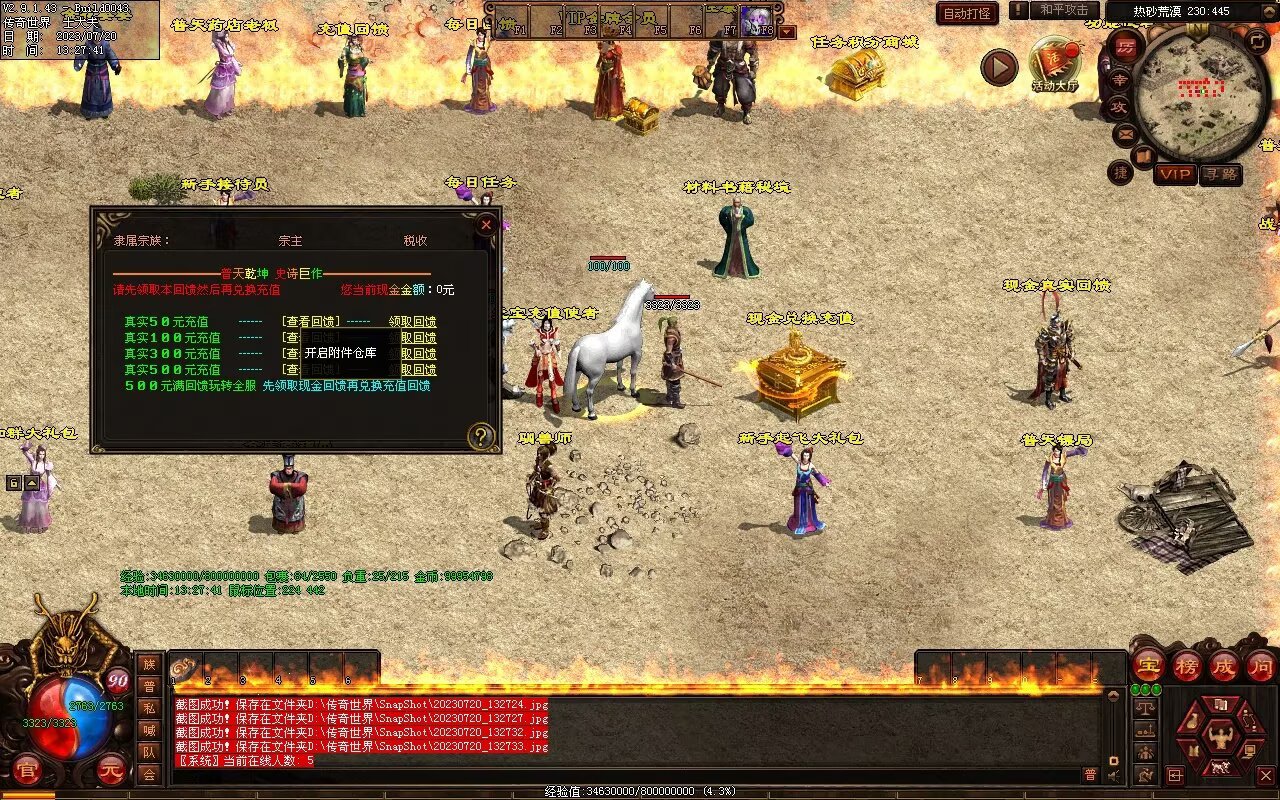Viewport: 1280px width, 800px height.
Task: Close the recharge reward dialog
Action: (486, 225)
